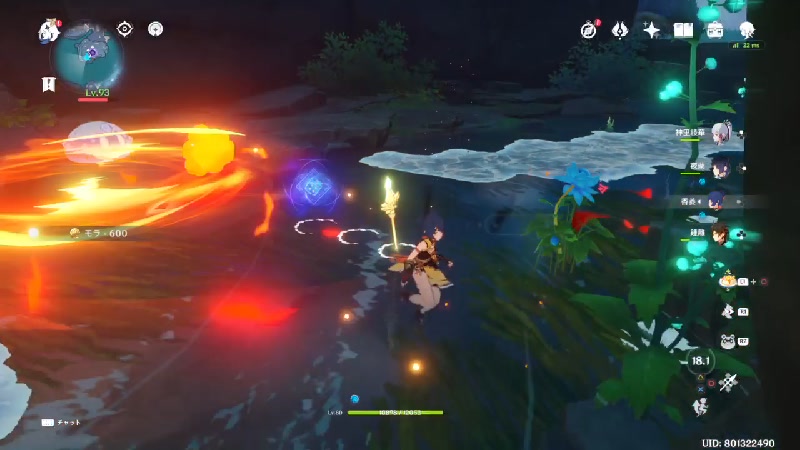This screenshot has width=800, height=450.
Task: Click the sprint running figure icon
Action: tap(701, 408)
